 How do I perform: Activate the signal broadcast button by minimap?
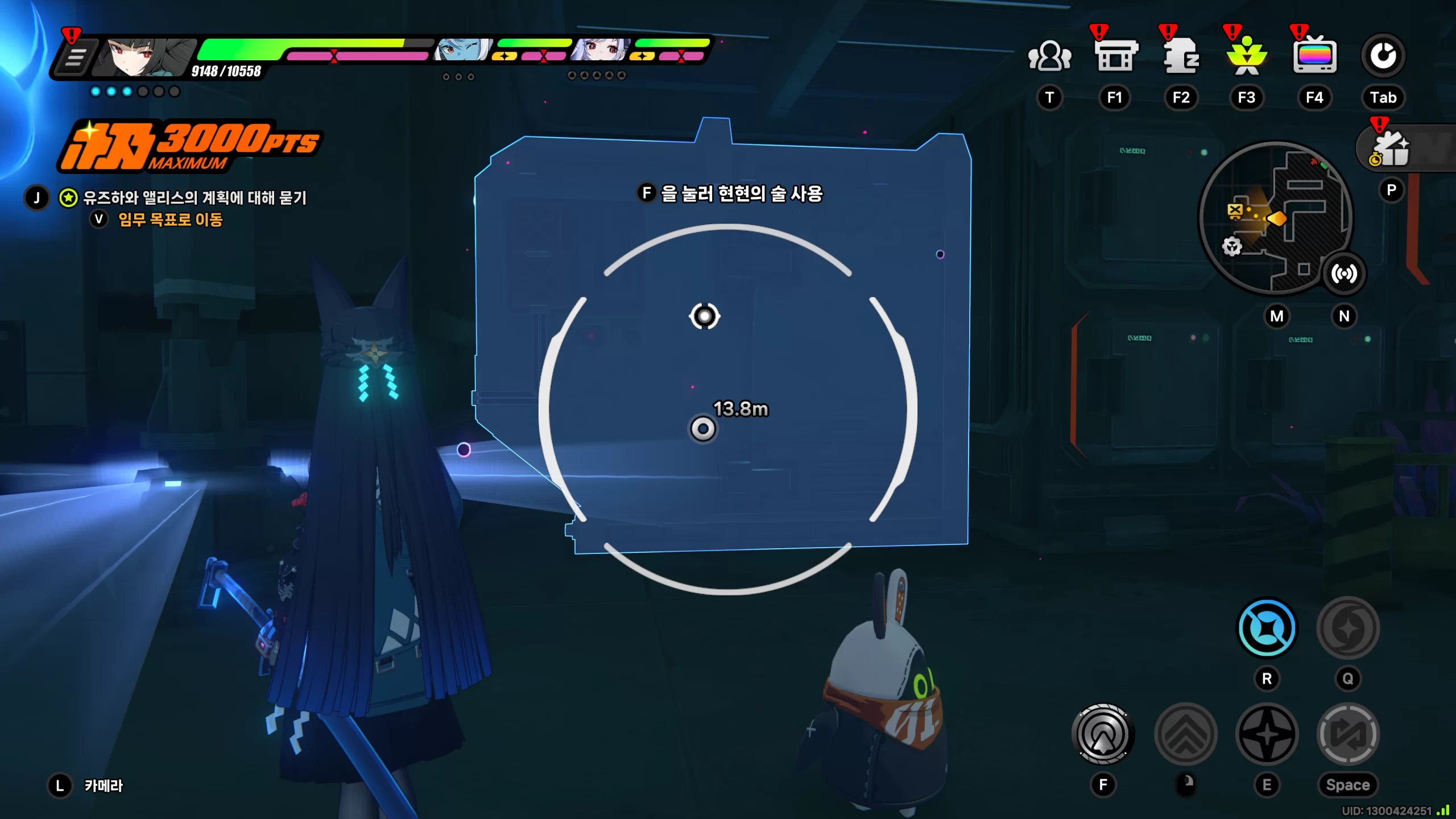tap(1344, 274)
